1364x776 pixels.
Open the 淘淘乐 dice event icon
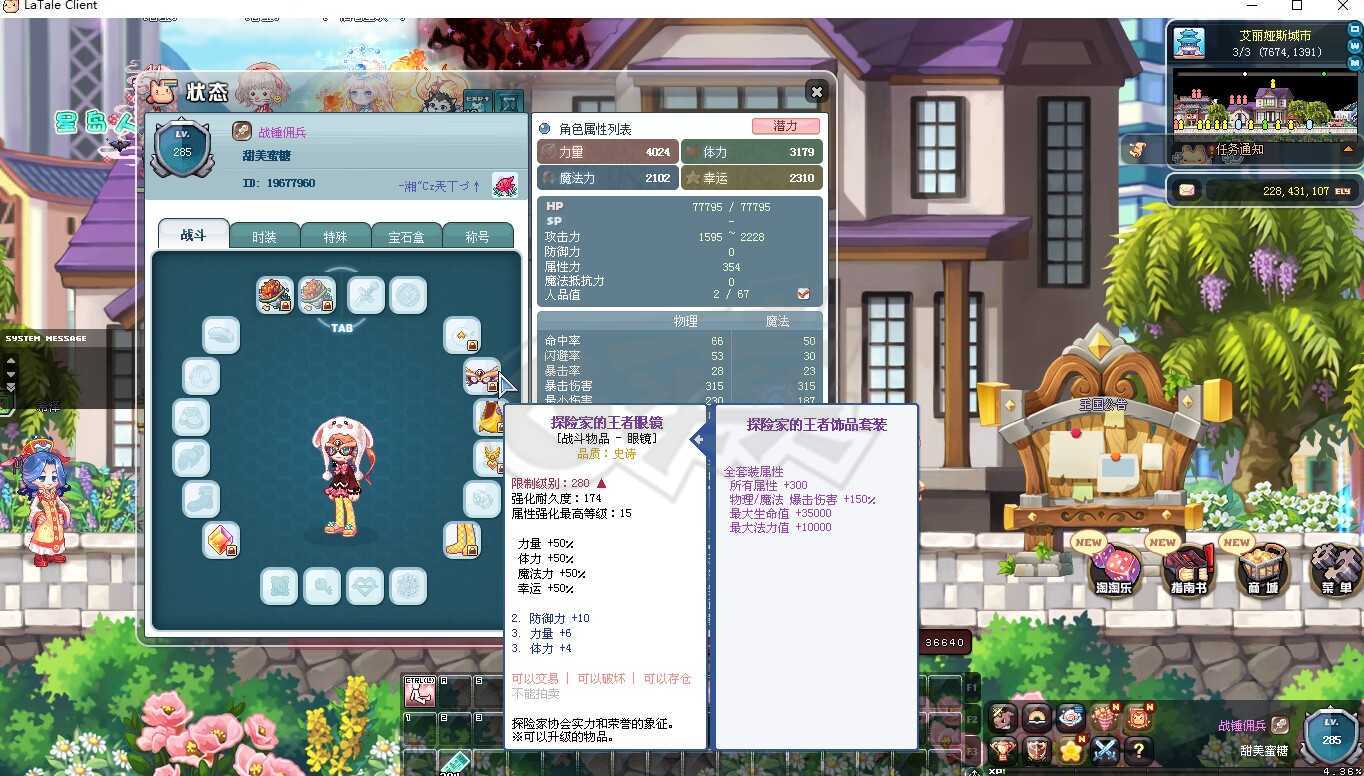click(x=1113, y=570)
